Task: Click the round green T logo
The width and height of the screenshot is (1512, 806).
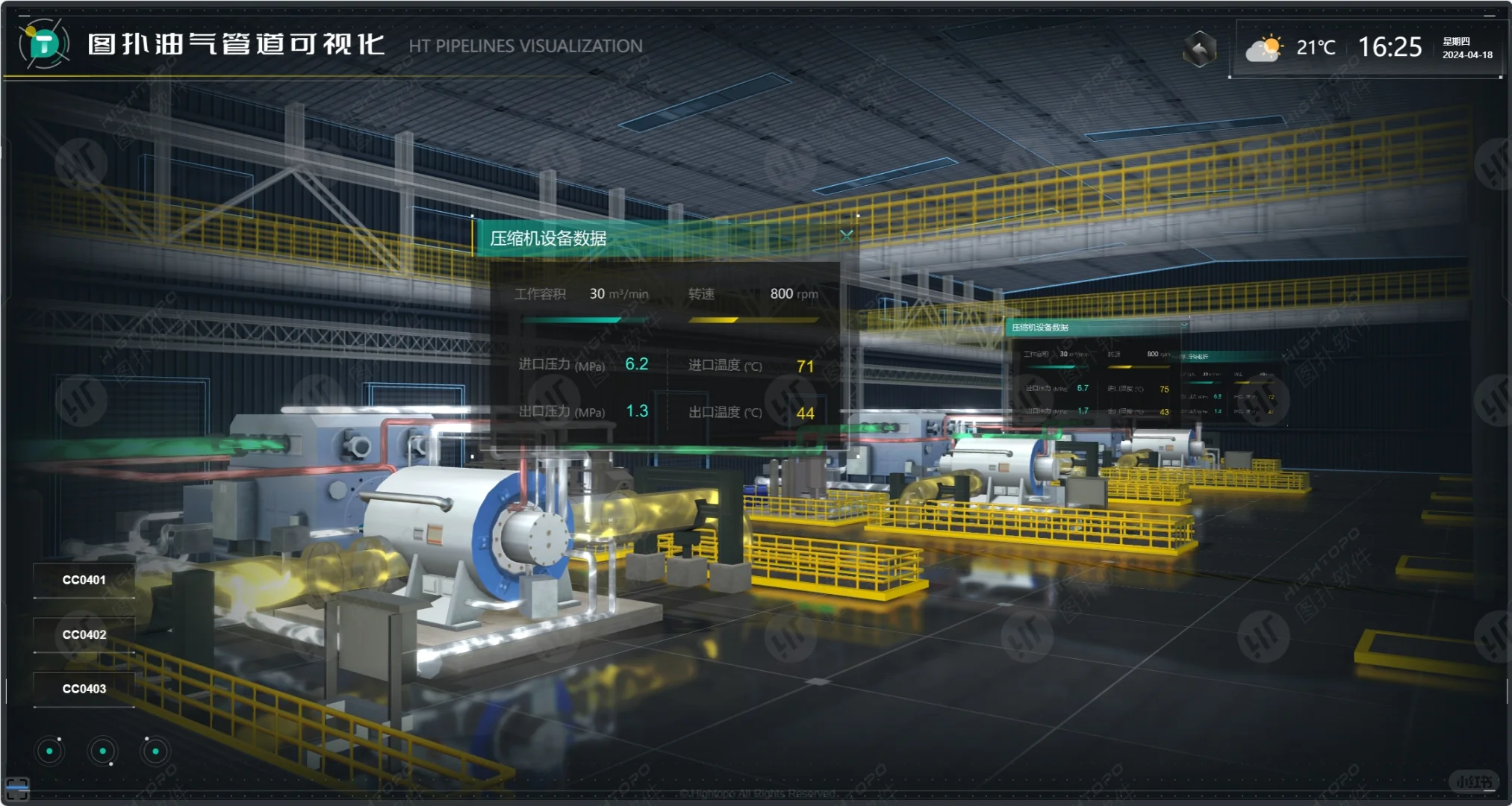Action: [44, 44]
